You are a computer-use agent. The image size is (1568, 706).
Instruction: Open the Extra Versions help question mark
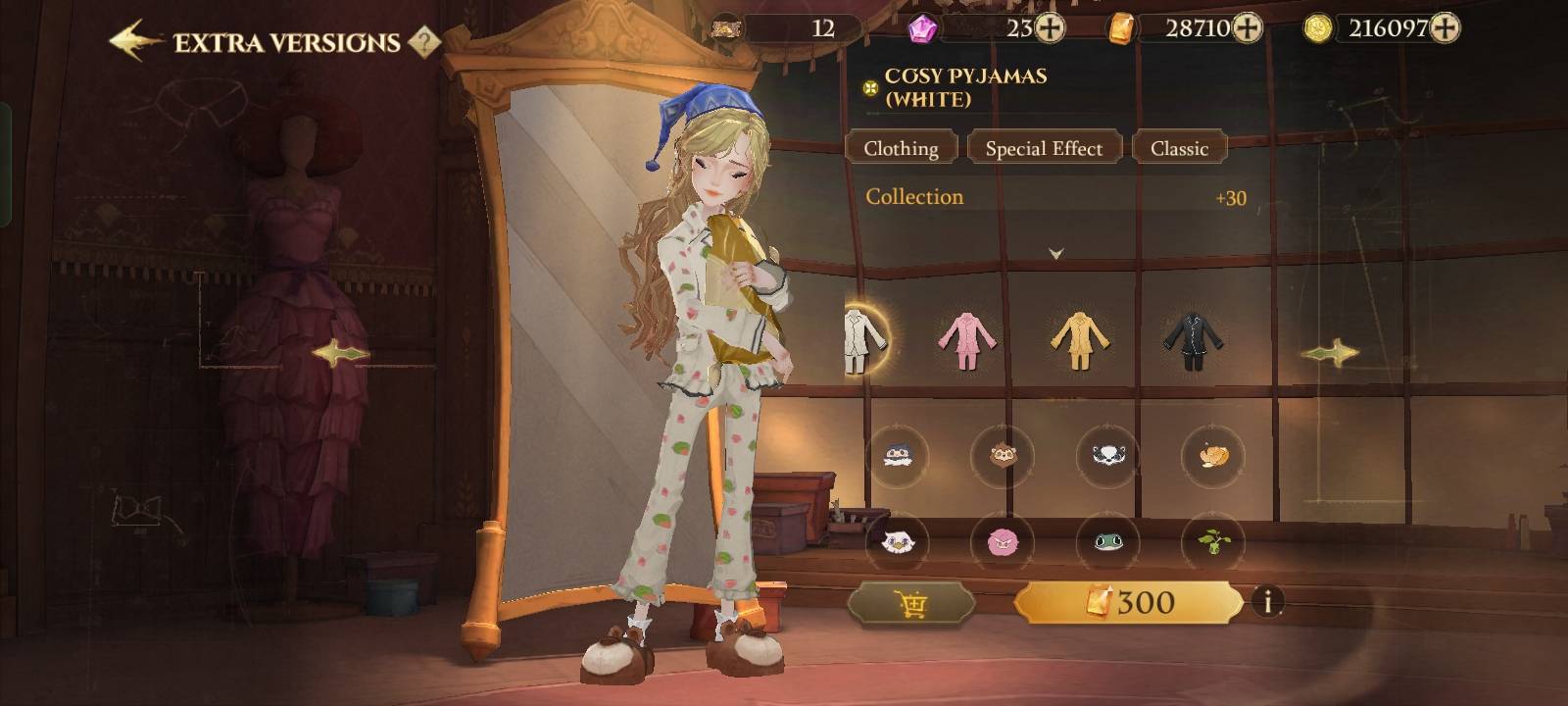coord(423,42)
